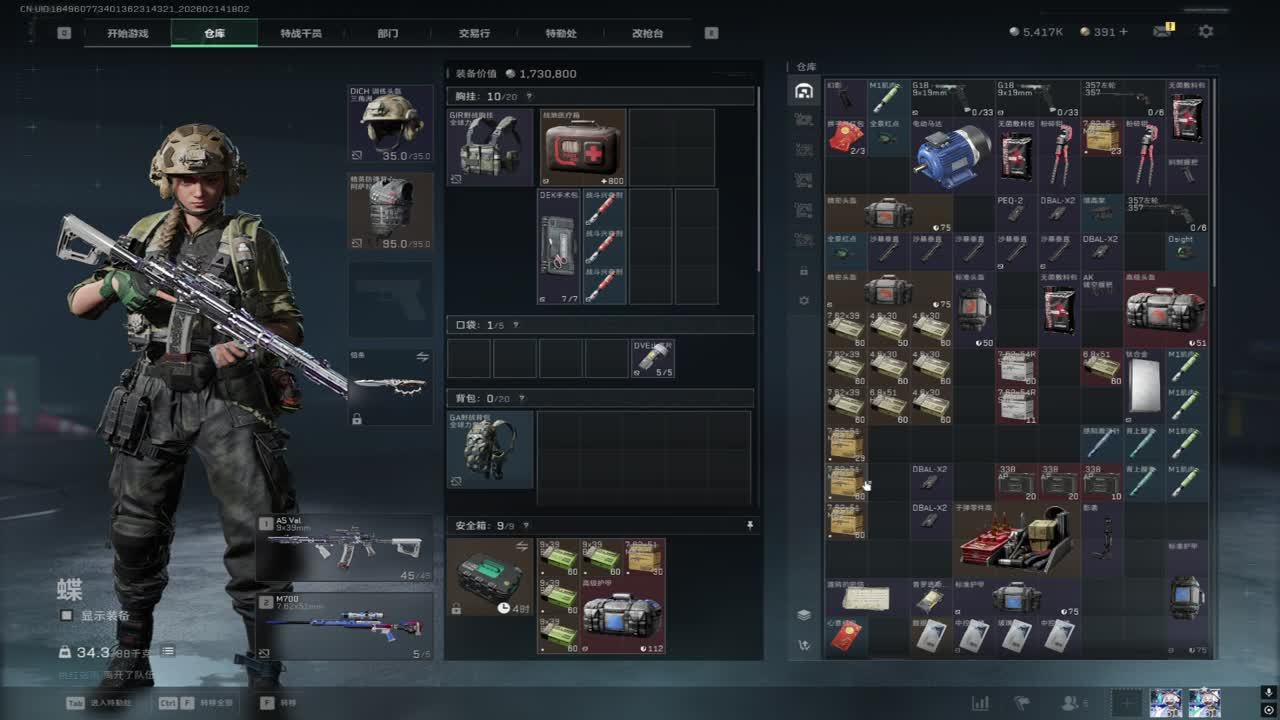Select the equipped body armor slot
Screen dimensions: 1280x720
[x=390, y=211]
